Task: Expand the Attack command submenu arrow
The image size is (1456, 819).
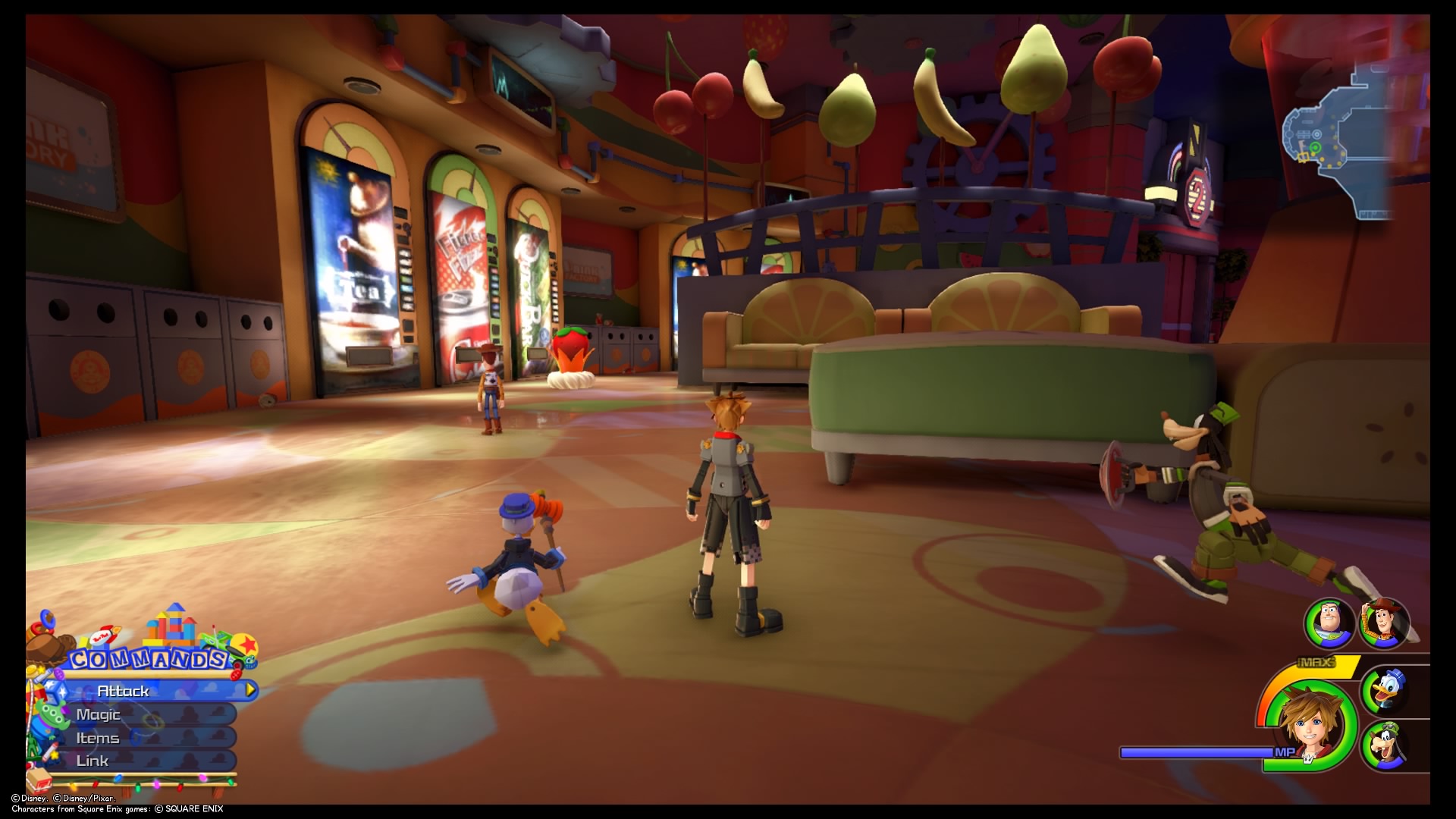Action: [250, 691]
